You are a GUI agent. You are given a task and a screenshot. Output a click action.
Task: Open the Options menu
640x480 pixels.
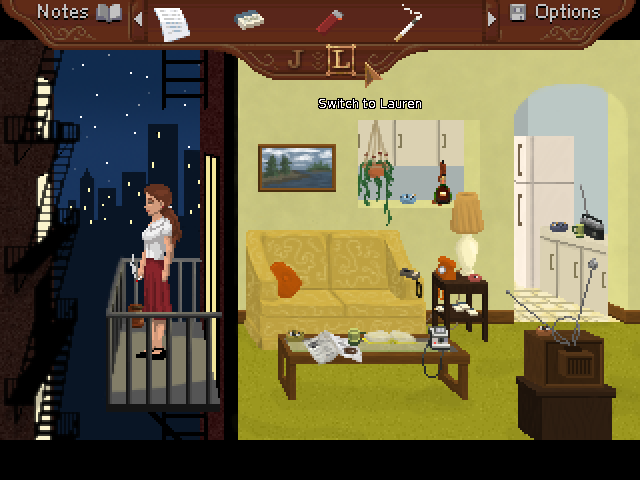pos(554,13)
